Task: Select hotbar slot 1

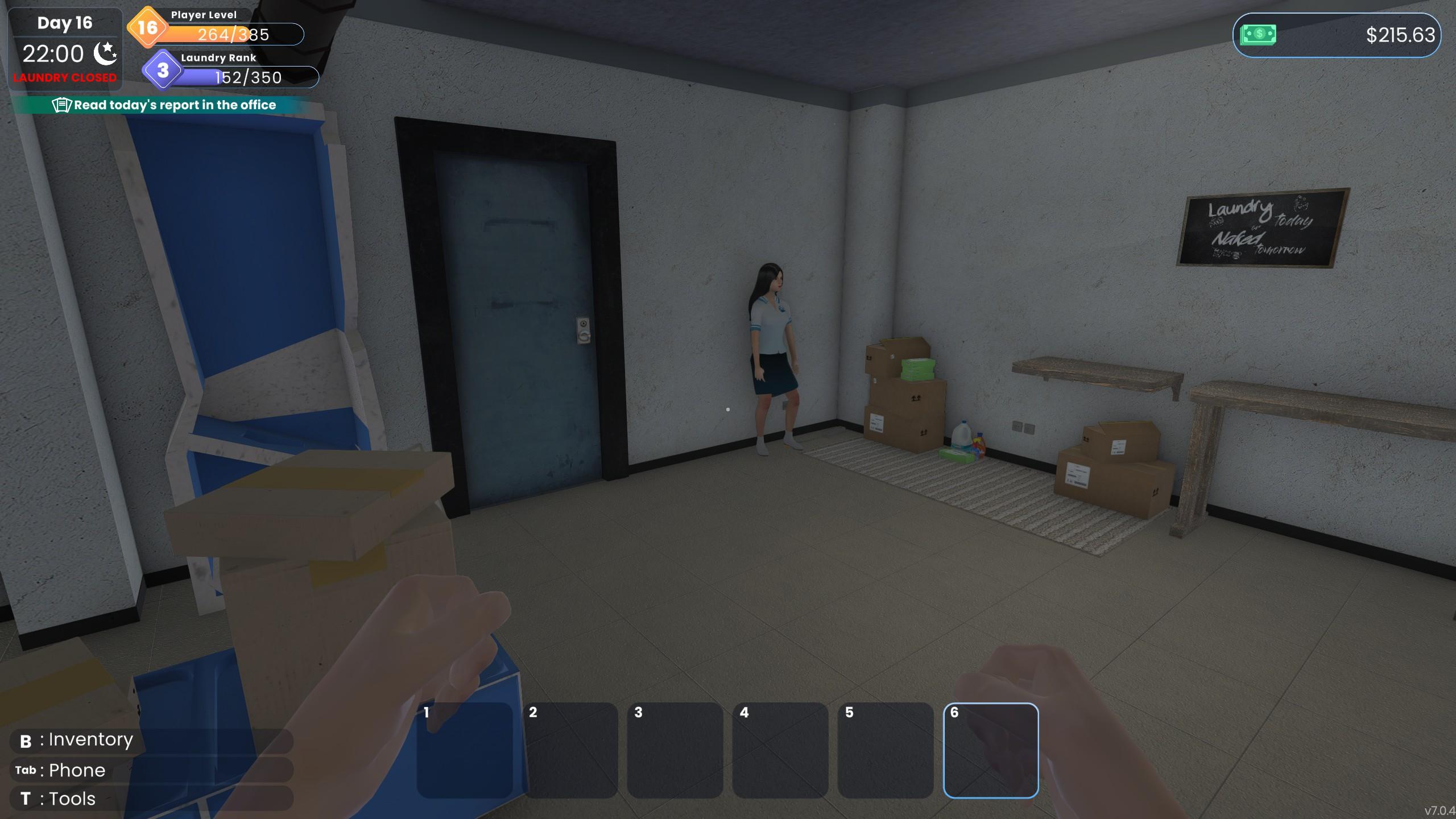Action: pyautogui.click(x=465, y=750)
